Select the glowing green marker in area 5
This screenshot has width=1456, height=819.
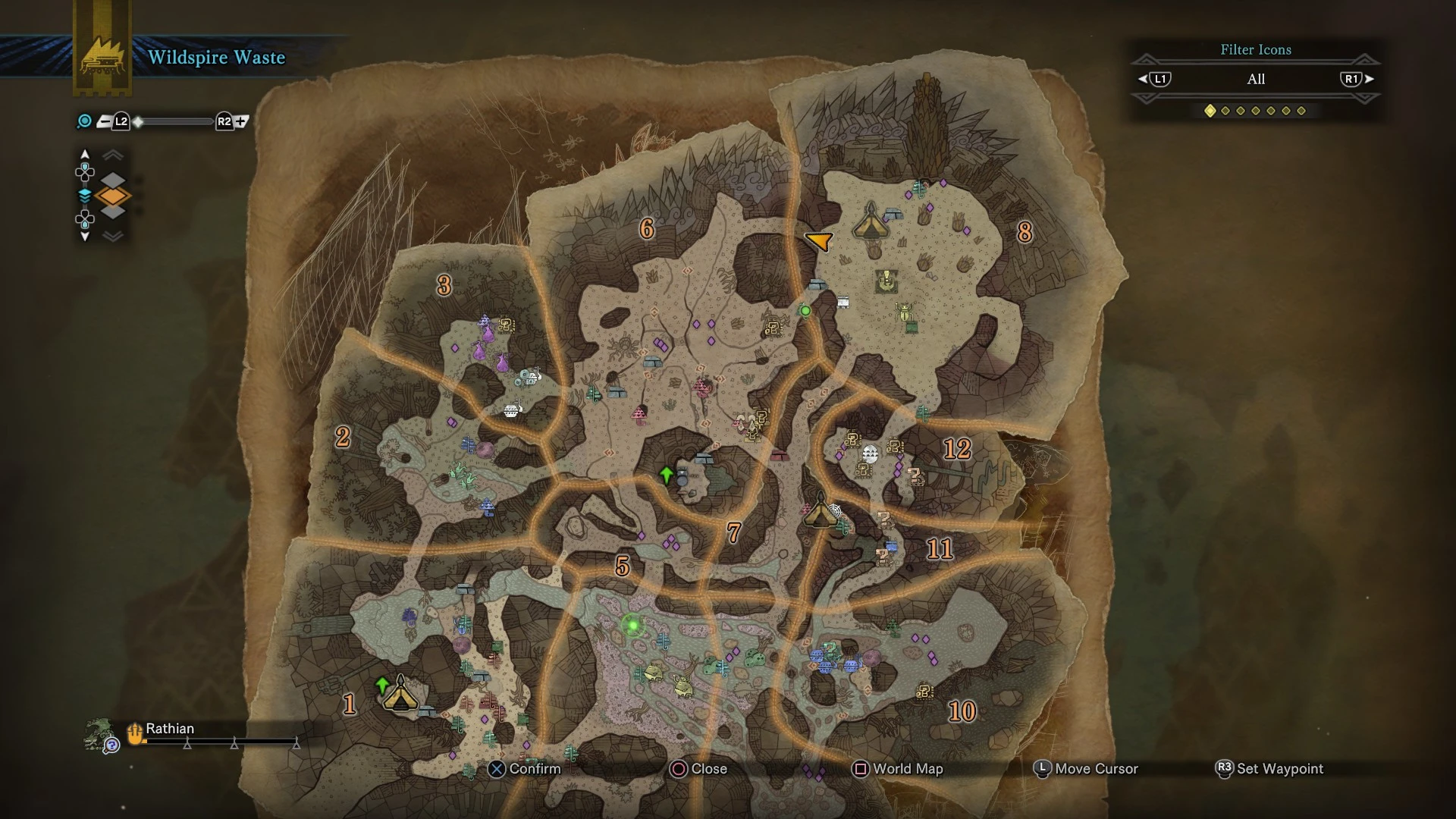tap(632, 626)
